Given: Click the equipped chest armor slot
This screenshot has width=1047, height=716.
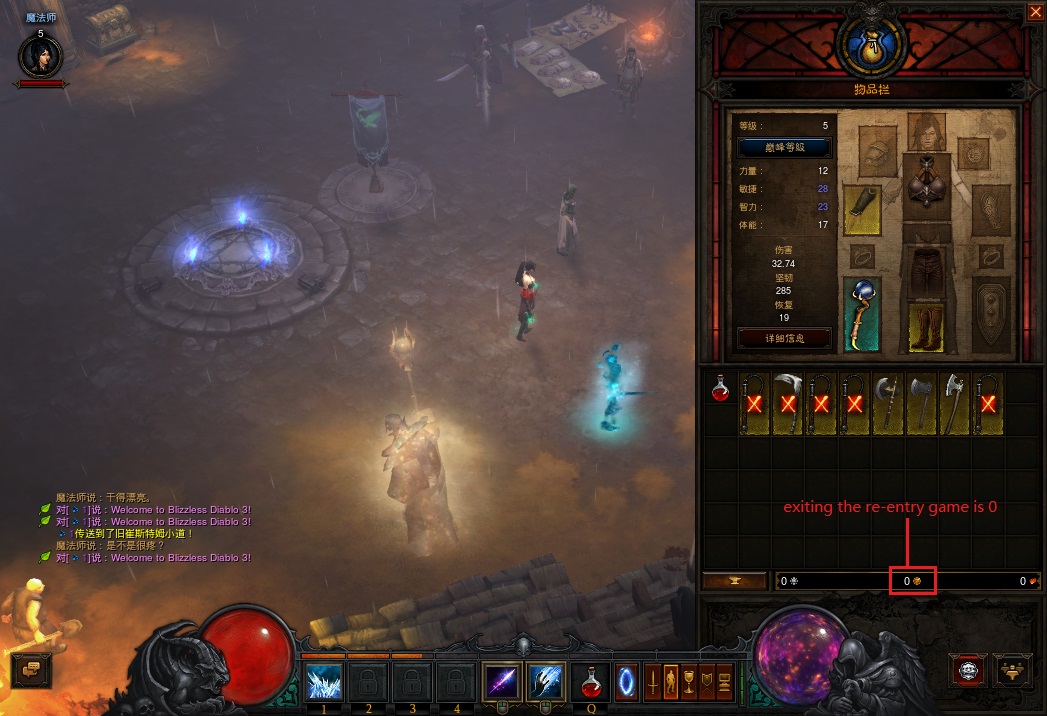Looking at the screenshot, I should (x=926, y=181).
